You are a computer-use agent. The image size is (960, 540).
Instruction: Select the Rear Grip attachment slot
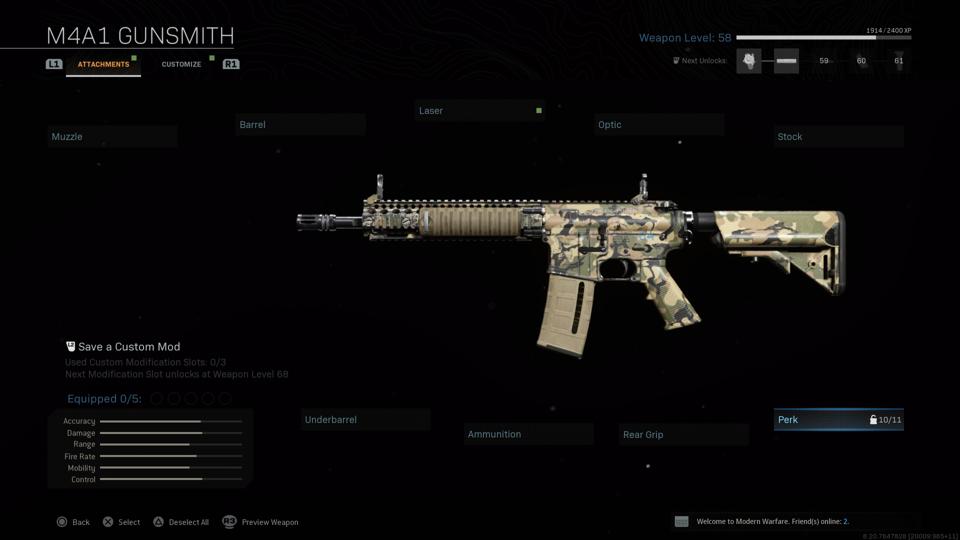[x=683, y=435]
